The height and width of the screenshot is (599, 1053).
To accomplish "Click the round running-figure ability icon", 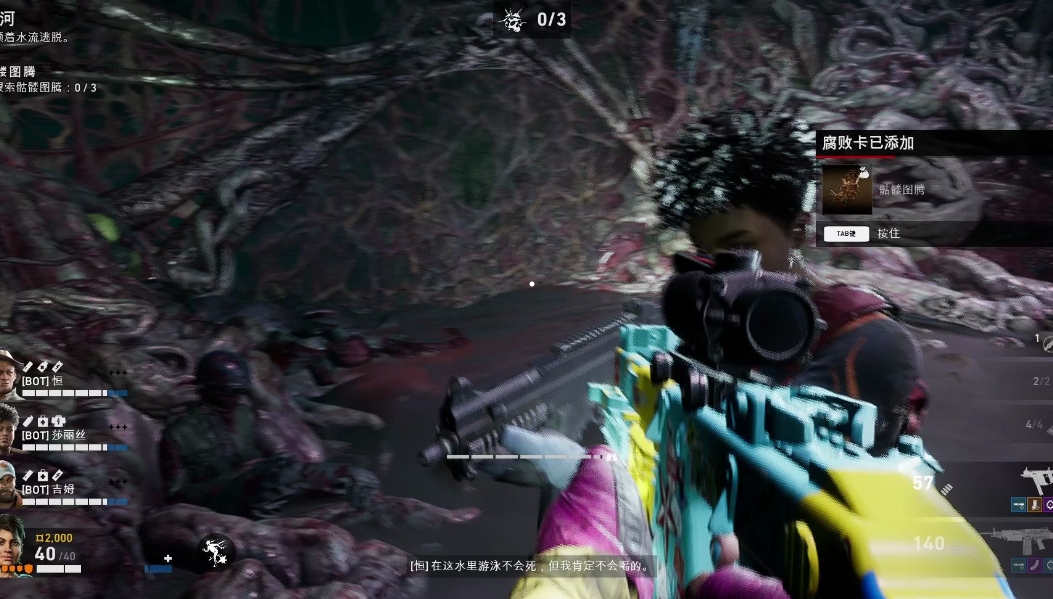I will [213, 551].
